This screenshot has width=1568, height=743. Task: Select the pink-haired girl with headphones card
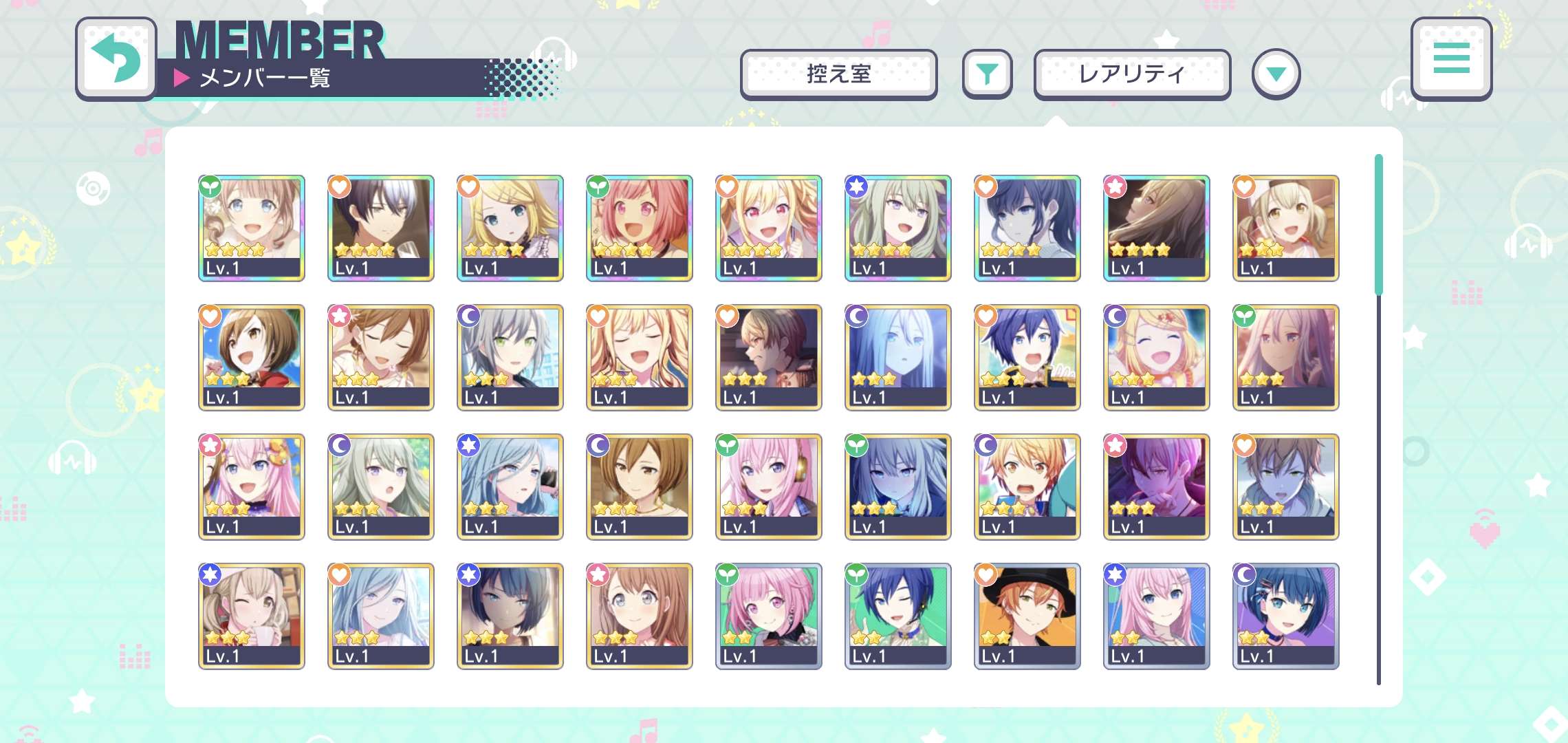(768, 486)
